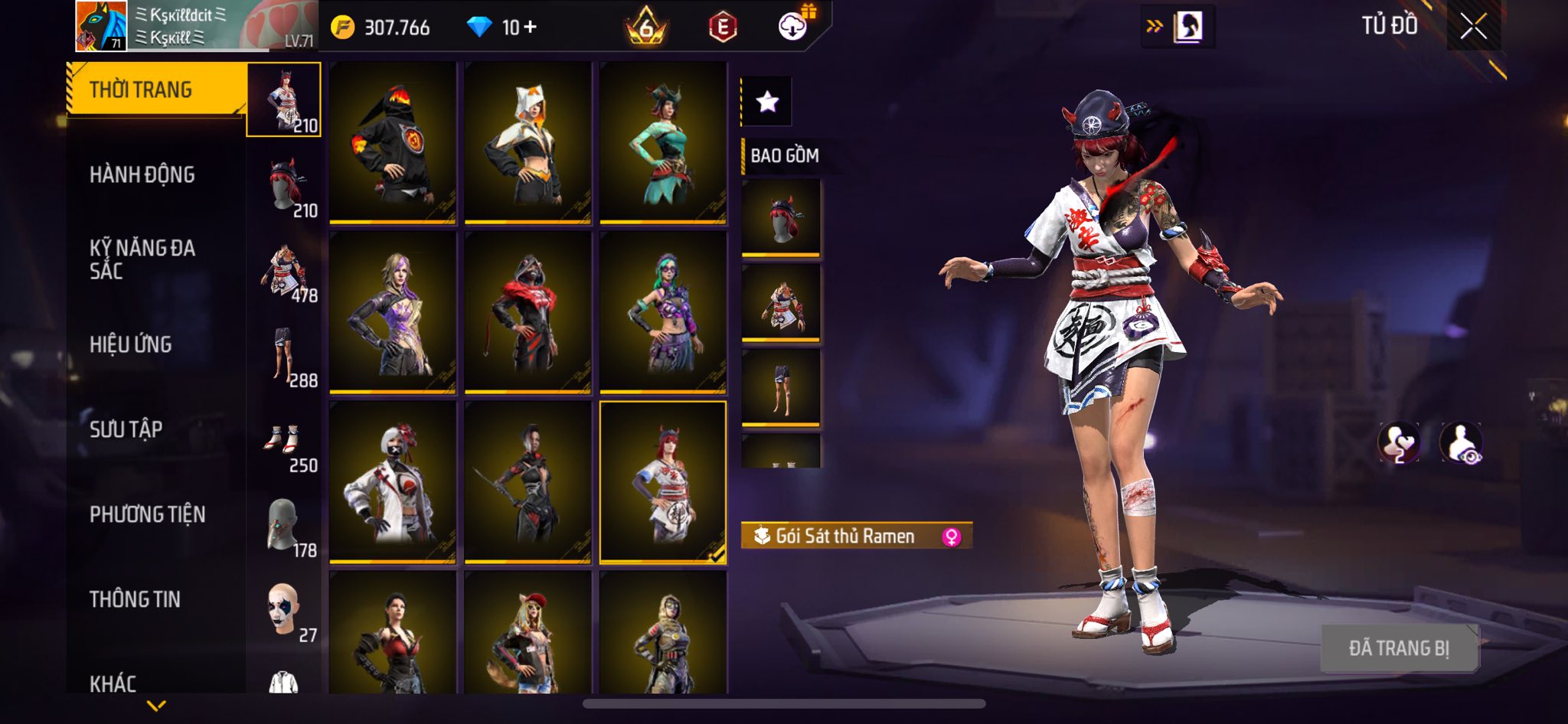Select the black flame hoodie outfit

pyautogui.click(x=393, y=143)
